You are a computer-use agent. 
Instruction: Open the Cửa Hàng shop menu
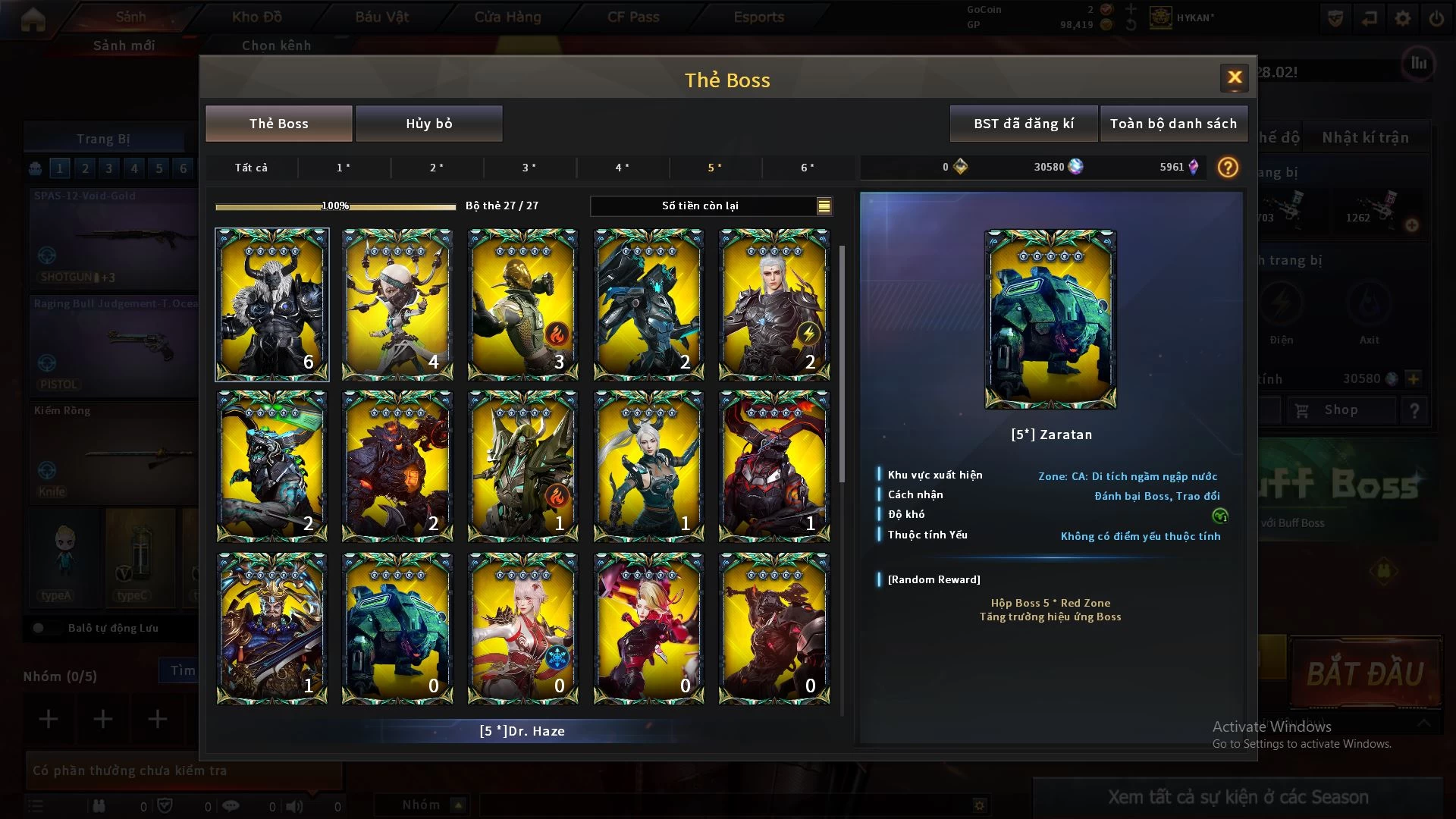tap(507, 17)
